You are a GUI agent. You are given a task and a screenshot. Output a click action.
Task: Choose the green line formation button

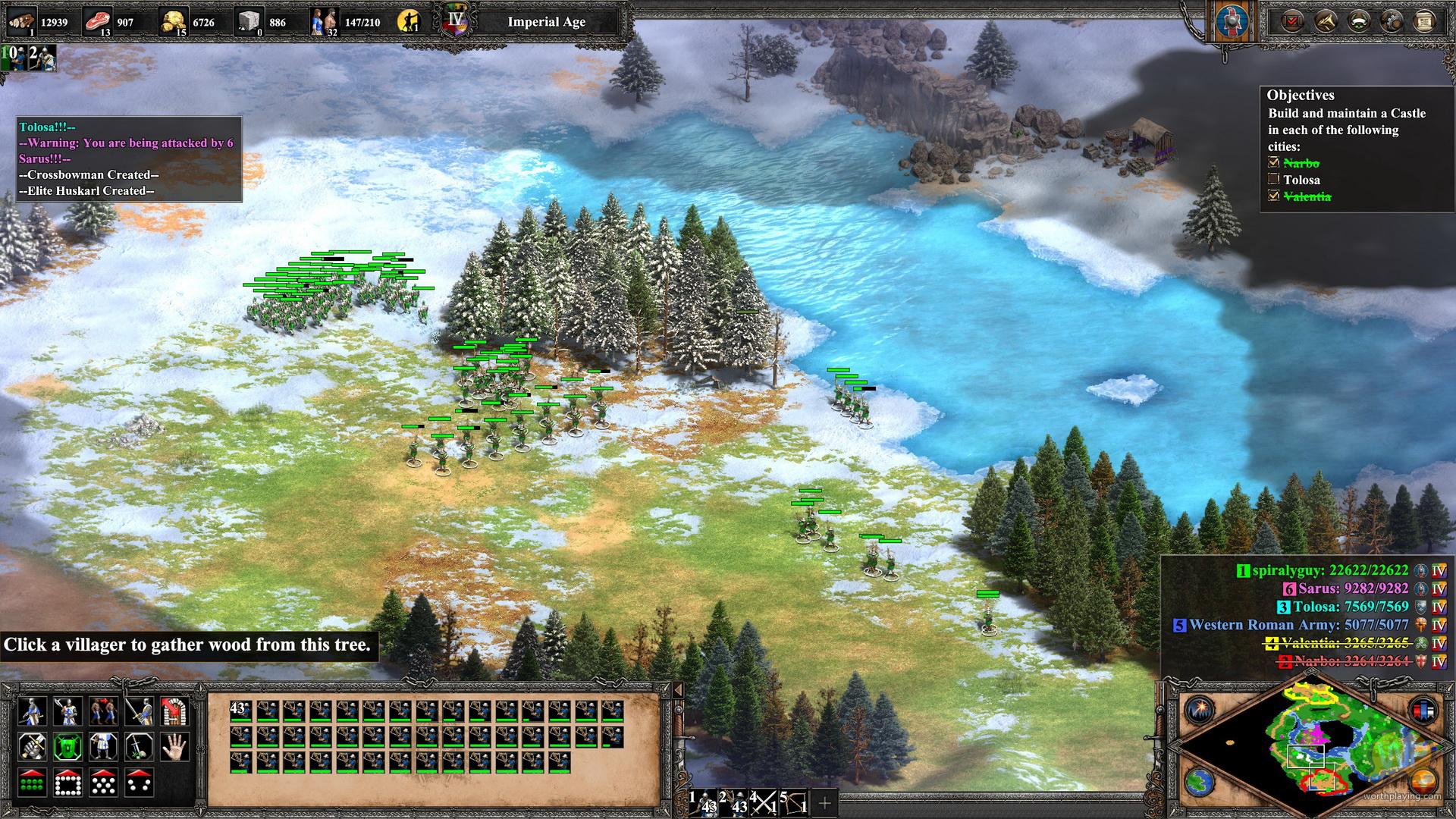[x=32, y=783]
